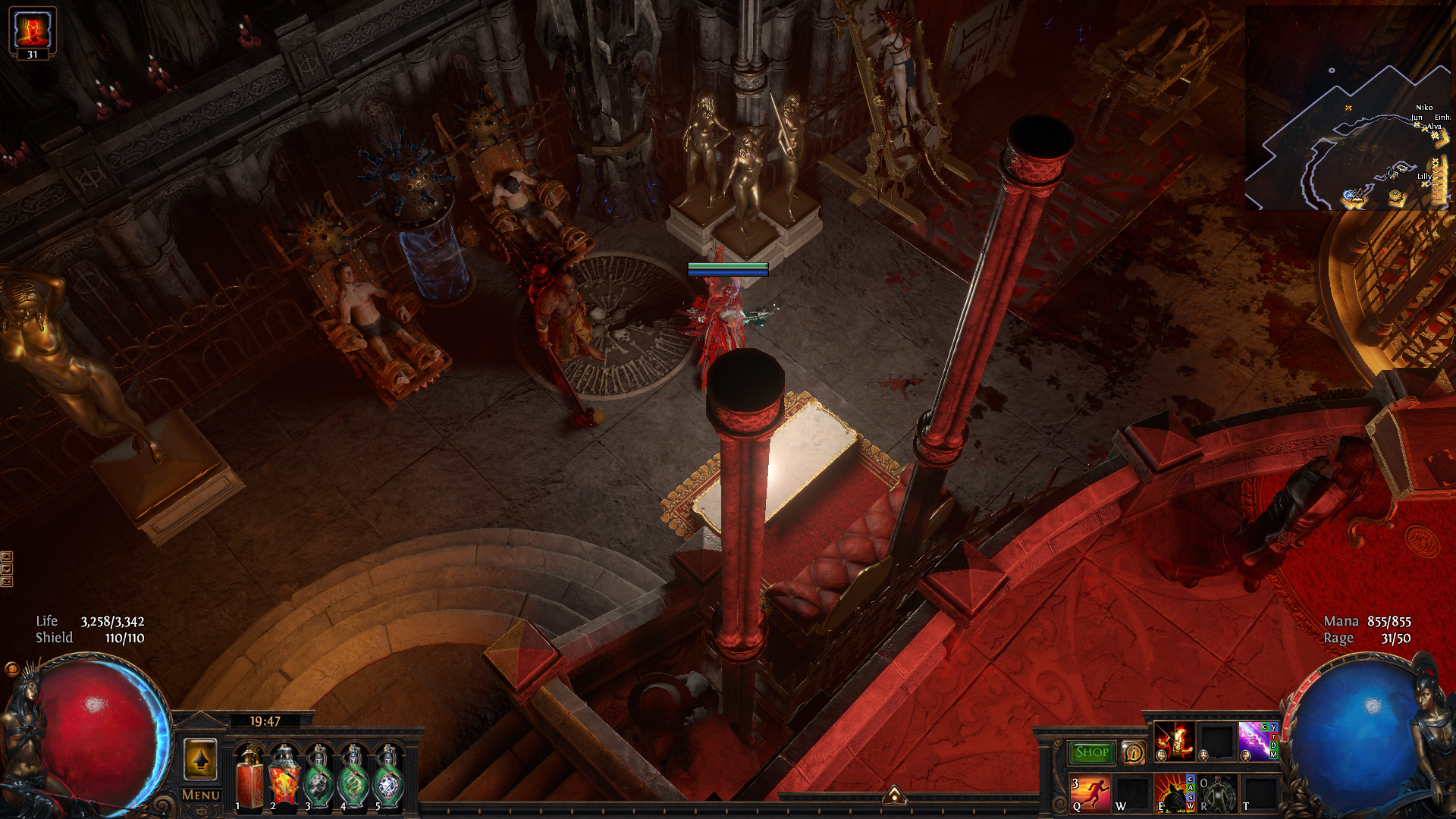1456x819 pixels.
Task: Use the green flask with grey stone emblem
Action: pyautogui.click(x=319, y=779)
